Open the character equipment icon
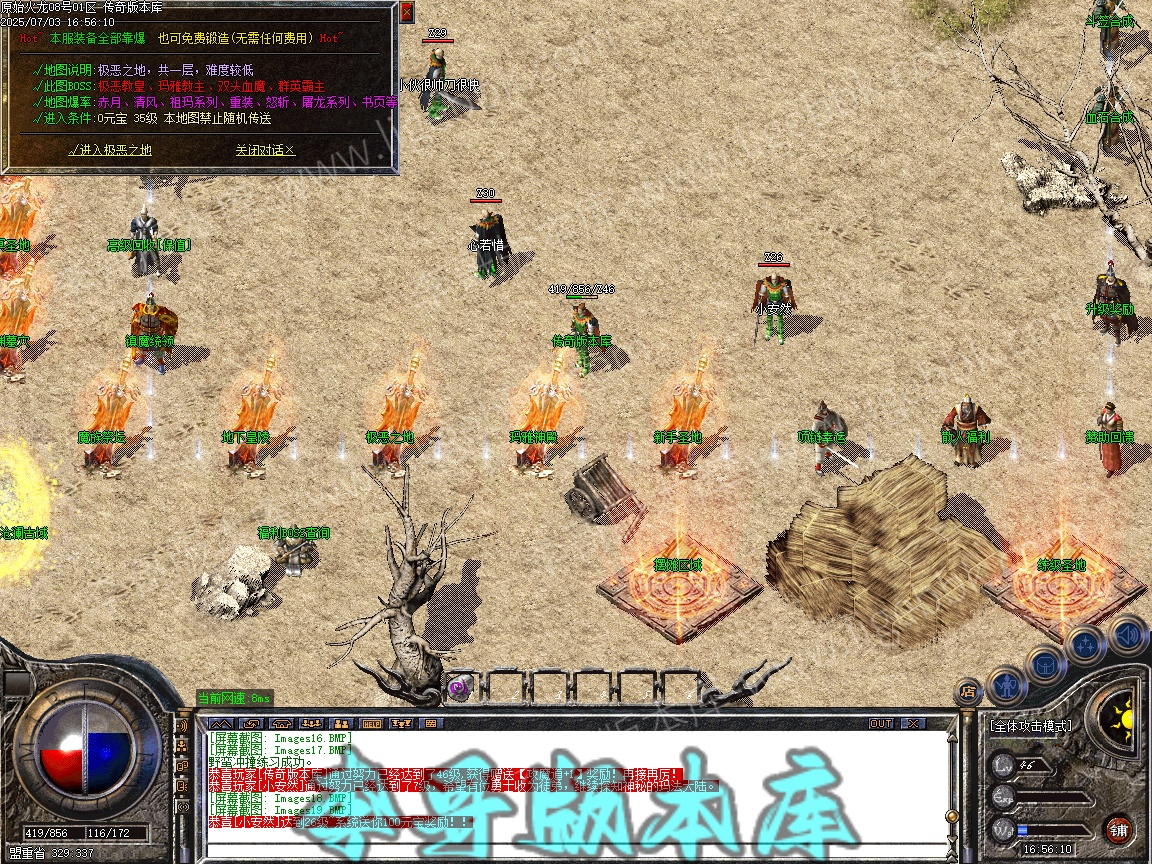 [1005, 685]
